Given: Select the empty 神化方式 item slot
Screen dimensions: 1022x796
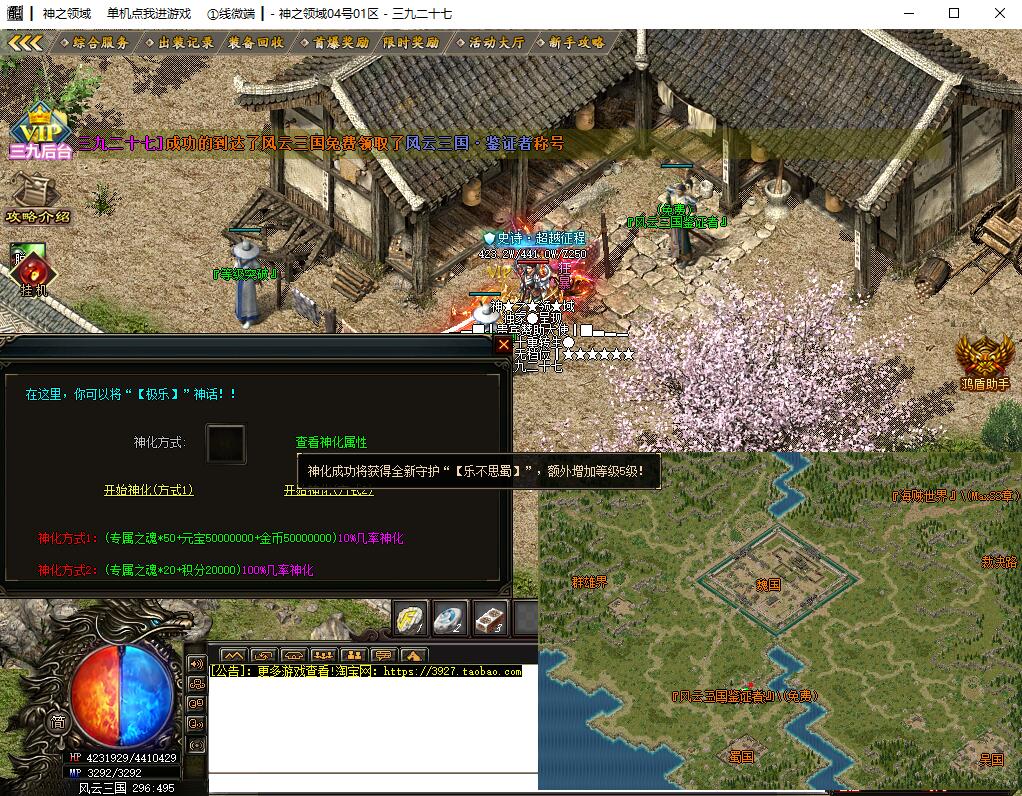Looking at the screenshot, I should pos(225,443).
